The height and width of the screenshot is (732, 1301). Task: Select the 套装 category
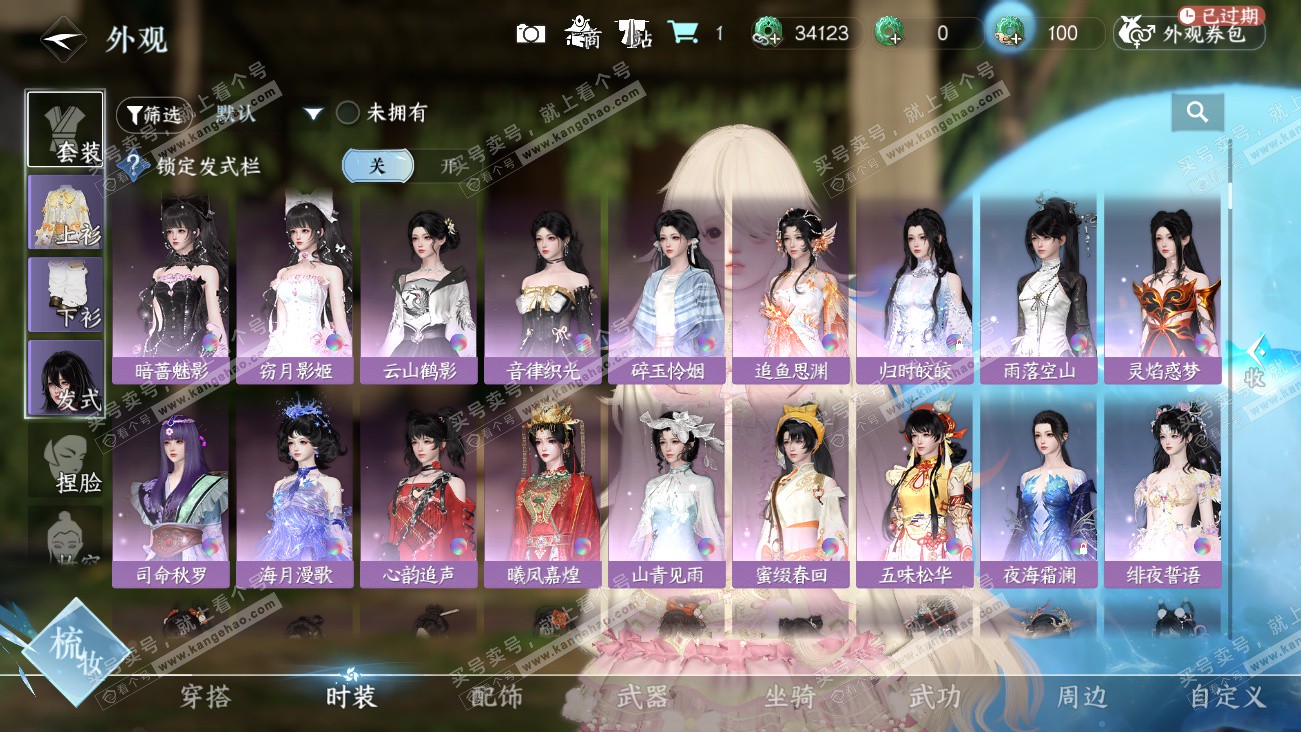tap(66, 130)
